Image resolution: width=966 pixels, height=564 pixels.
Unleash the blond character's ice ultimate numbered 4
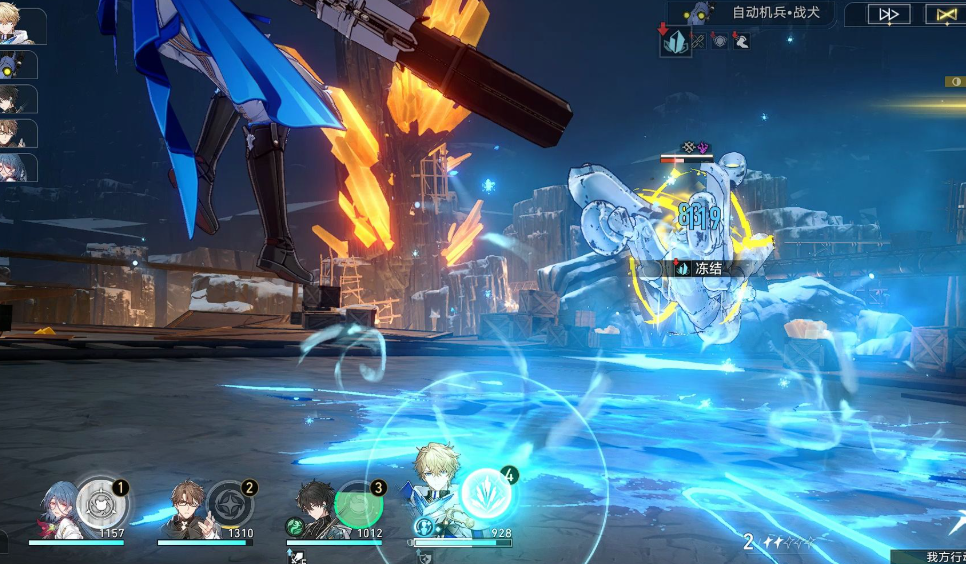coord(487,492)
